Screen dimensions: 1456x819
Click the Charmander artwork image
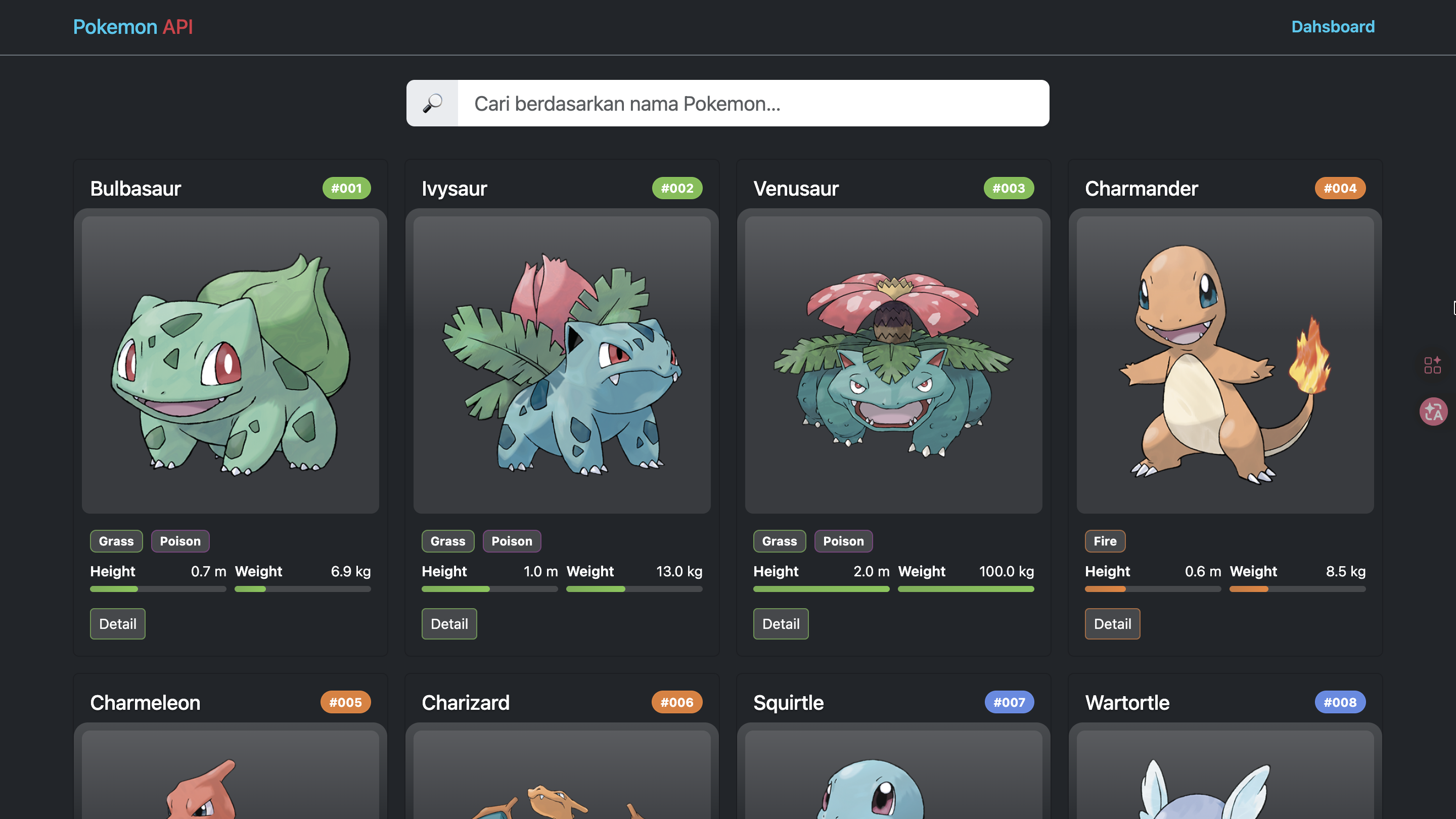[x=1225, y=365]
